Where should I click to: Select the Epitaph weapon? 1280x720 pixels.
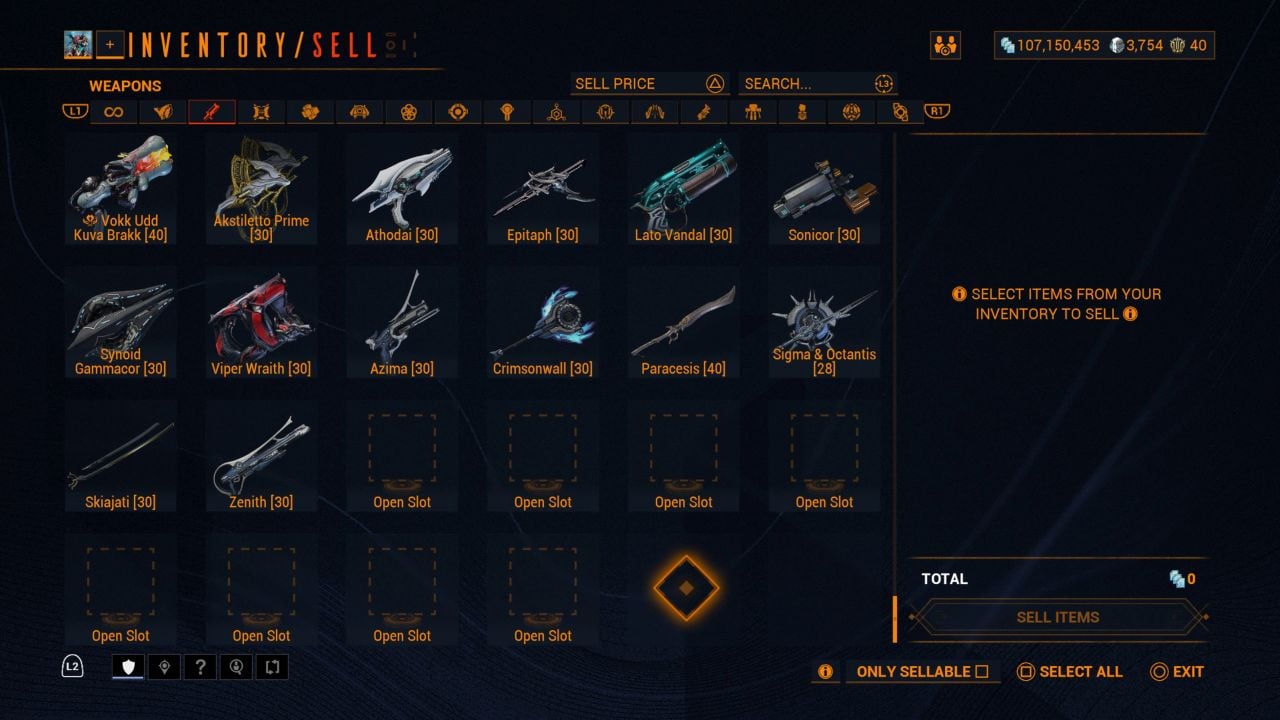coord(543,190)
